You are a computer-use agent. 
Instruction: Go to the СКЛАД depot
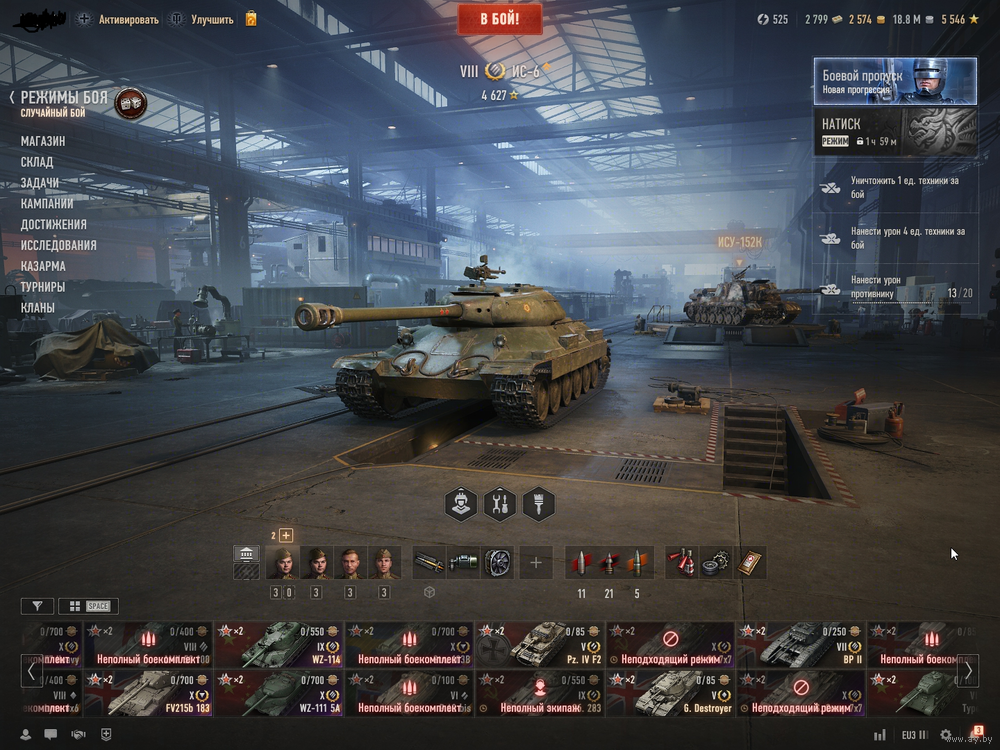point(37,162)
